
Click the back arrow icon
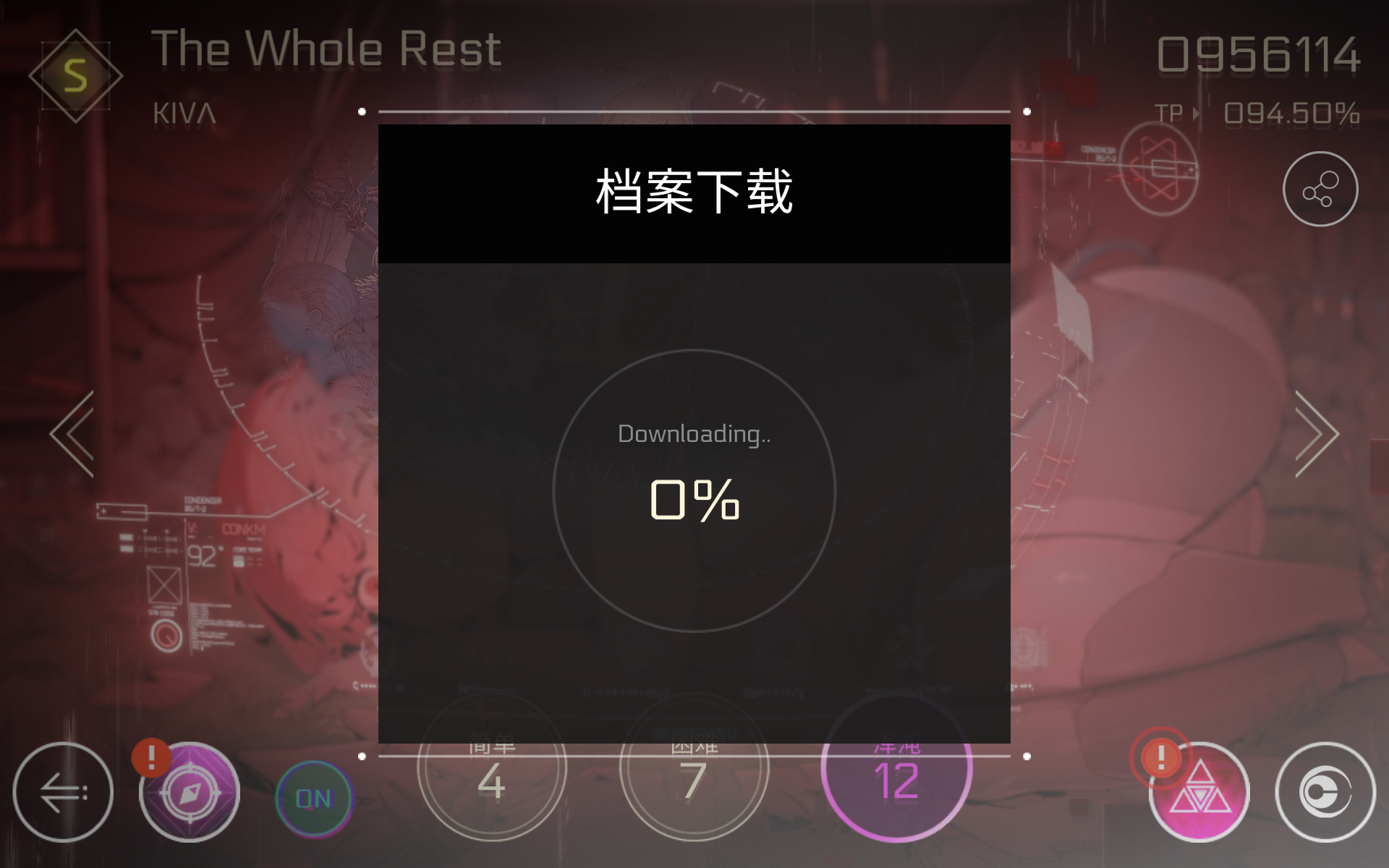[x=63, y=793]
